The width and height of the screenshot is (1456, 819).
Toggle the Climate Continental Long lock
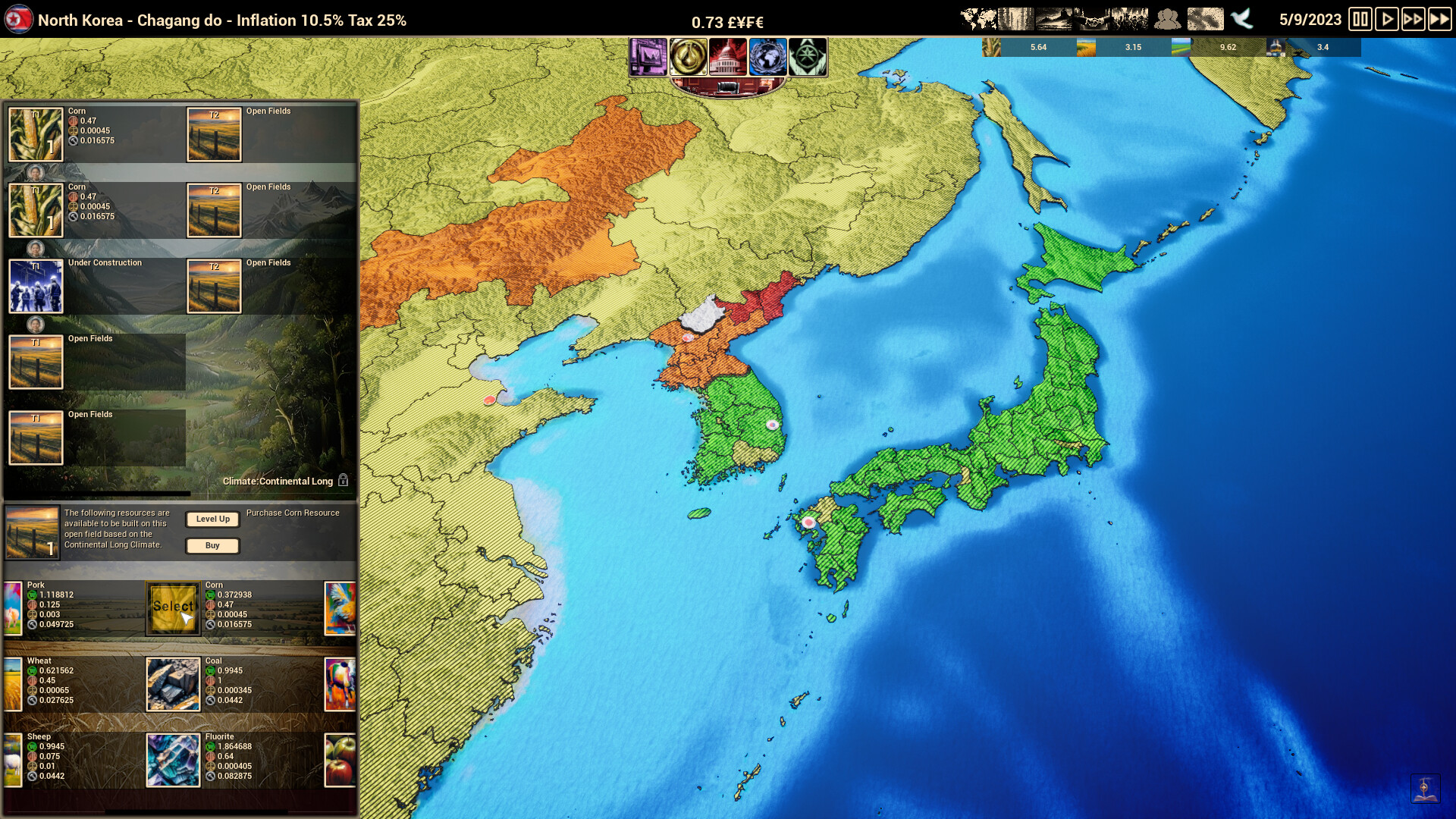pos(344,480)
